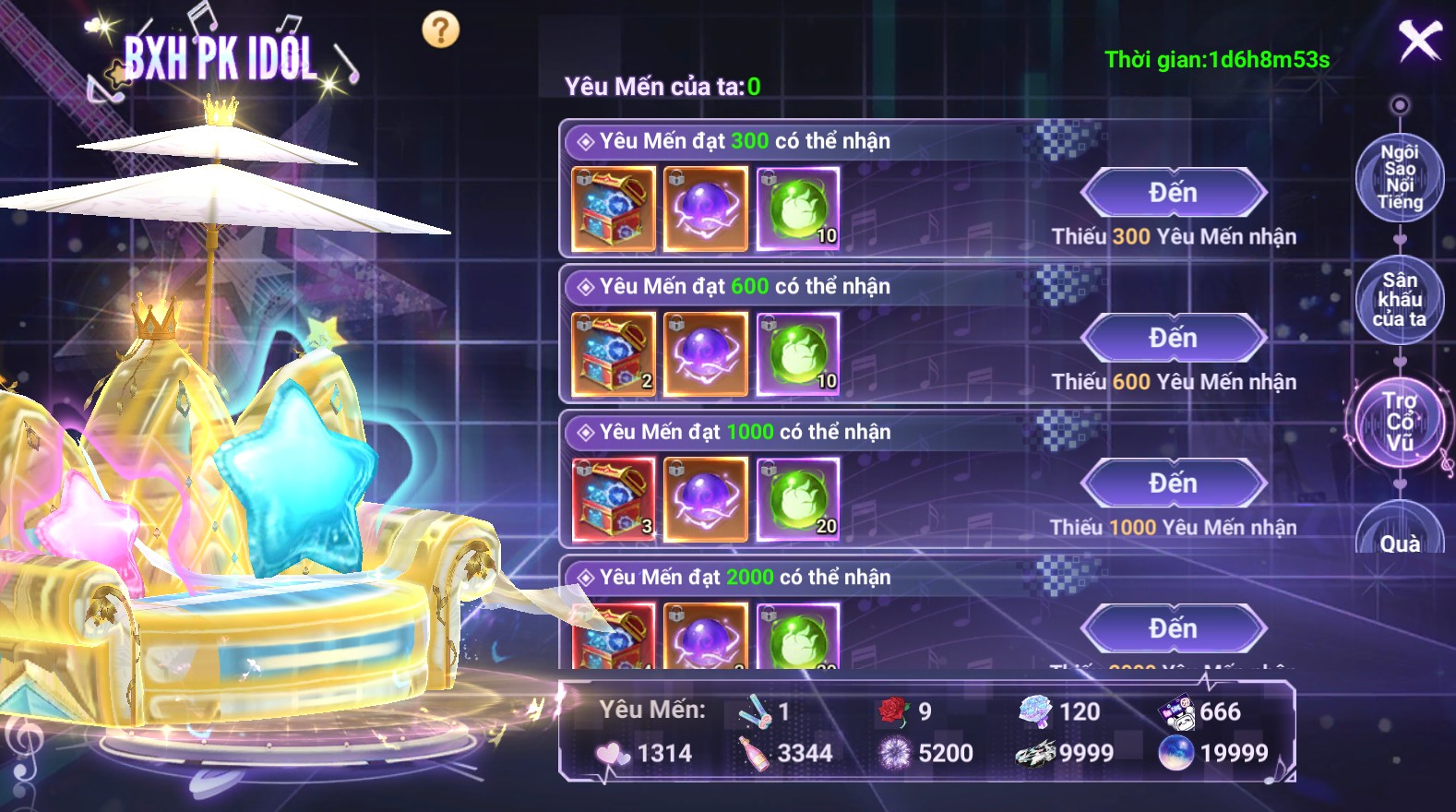Click Đến button for 600 Yêu Mến reward
The width and height of the screenshot is (1456, 812).
[x=1173, y=339]
